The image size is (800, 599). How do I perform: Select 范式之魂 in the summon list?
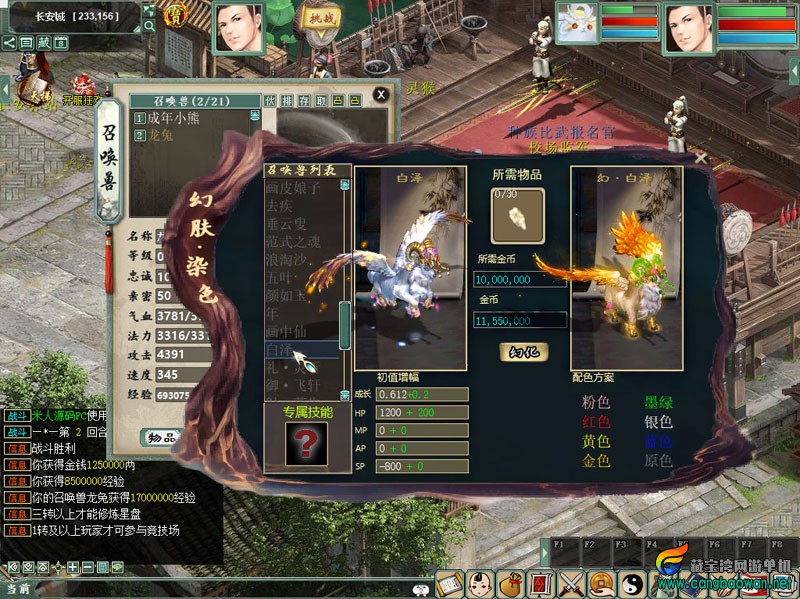coord(294,241)
